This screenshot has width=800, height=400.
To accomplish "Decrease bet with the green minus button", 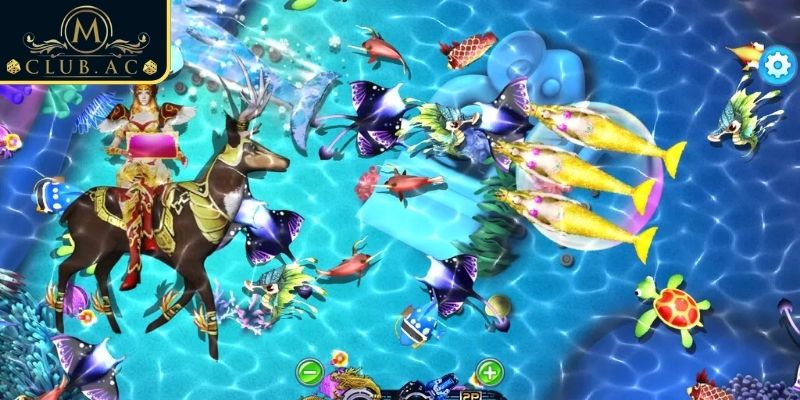I will [311, 373].
